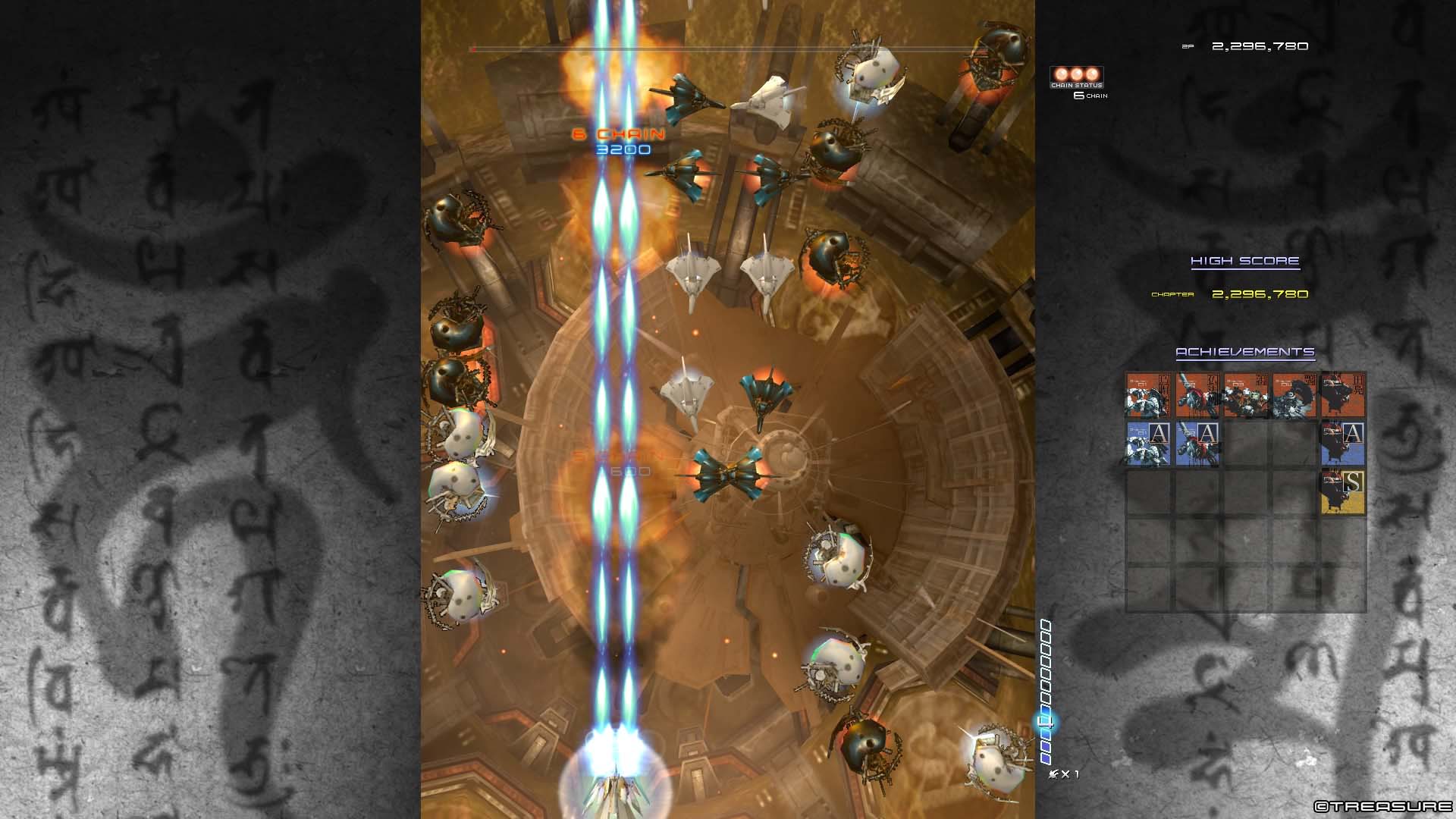The image size is (1456, 819).
Task: Select the Chapter 01 achievement card
Action: tap(1148, 396)
